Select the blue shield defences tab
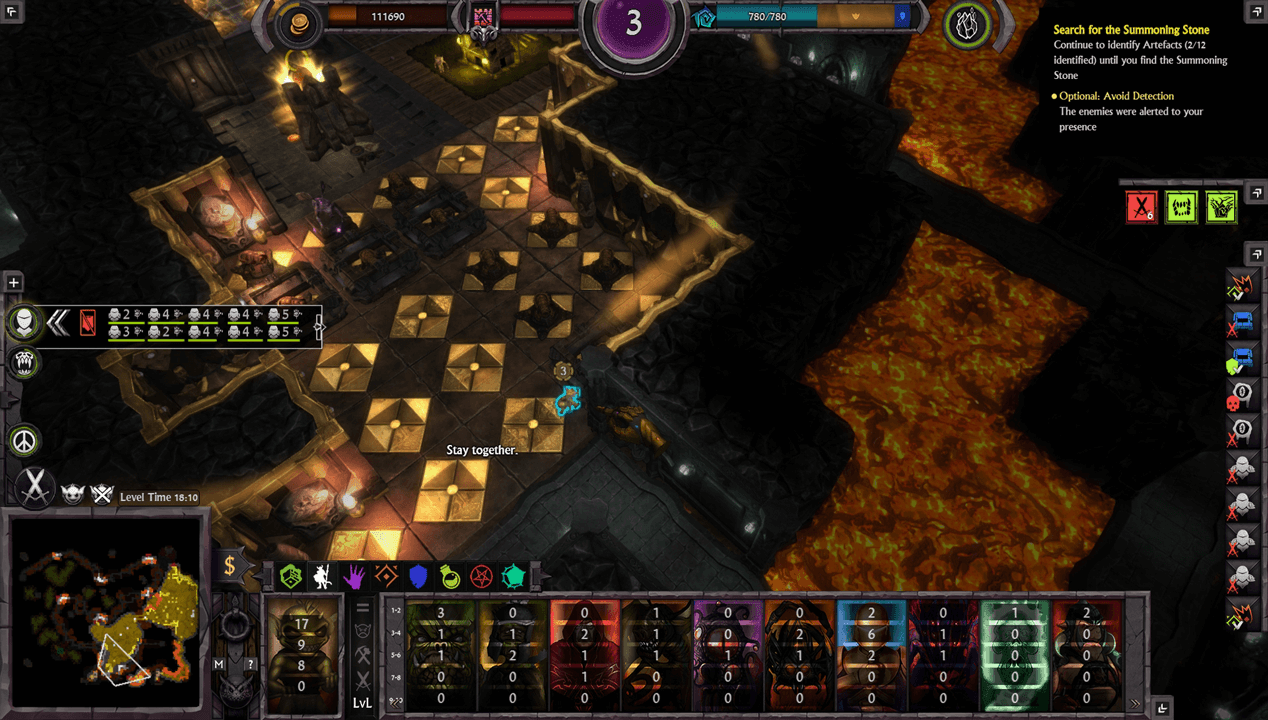The image size is (1268, 720). [x=418, y=575]
